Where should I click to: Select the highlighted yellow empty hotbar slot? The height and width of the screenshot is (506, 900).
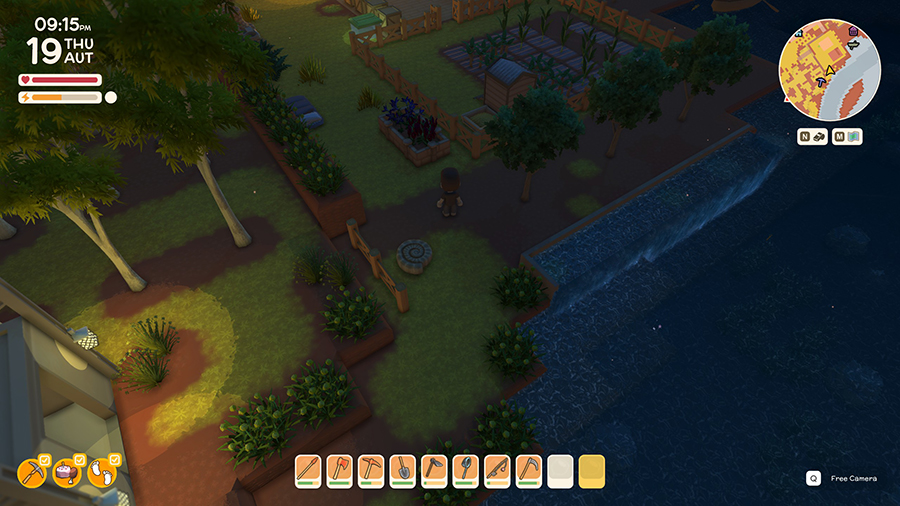click(x=591, y=471)
